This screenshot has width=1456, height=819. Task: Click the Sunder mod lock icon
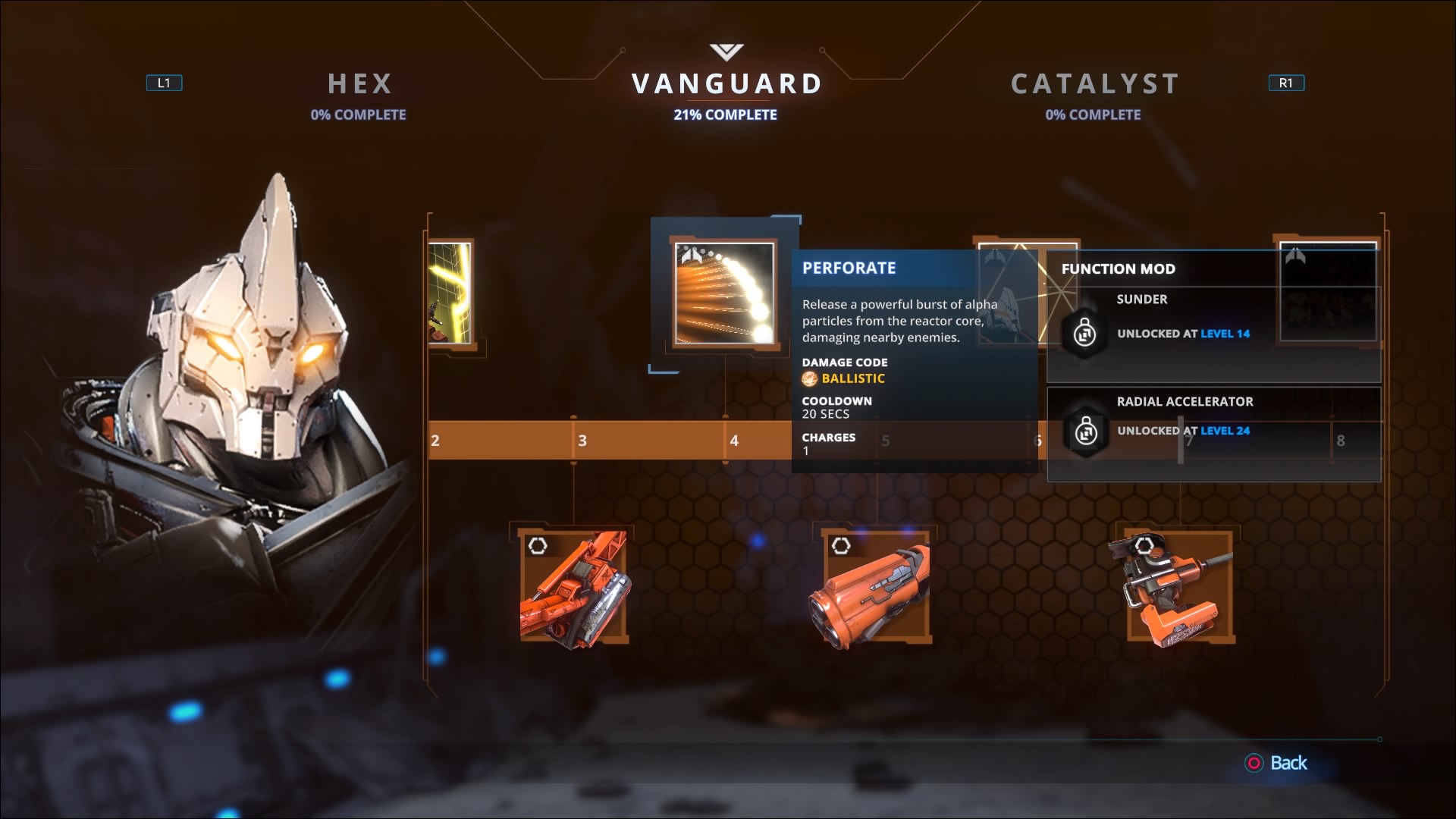coord(1084,332)
